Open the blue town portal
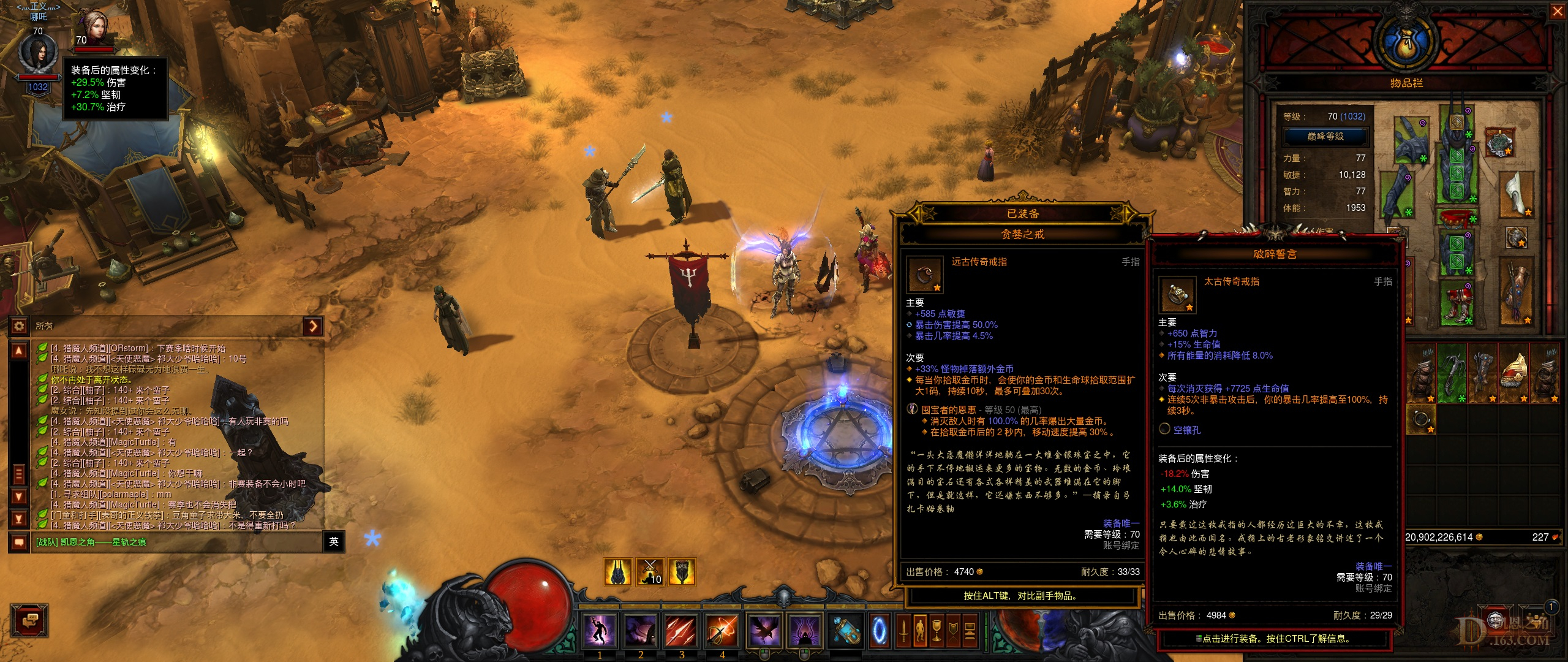The image size is (1568, 662). click(x=880, y=630)
